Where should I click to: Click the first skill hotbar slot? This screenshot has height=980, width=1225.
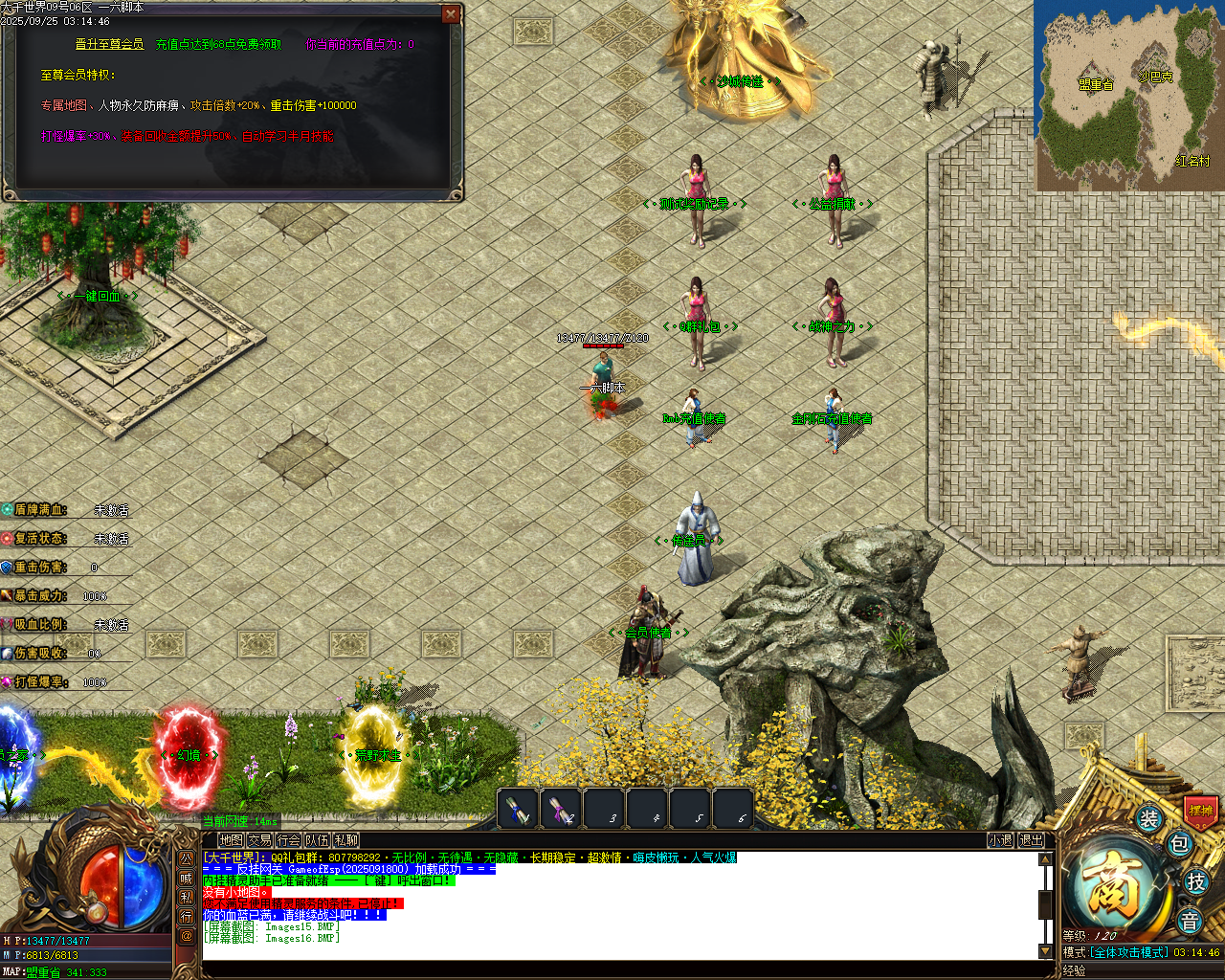(x=517, y=810)
